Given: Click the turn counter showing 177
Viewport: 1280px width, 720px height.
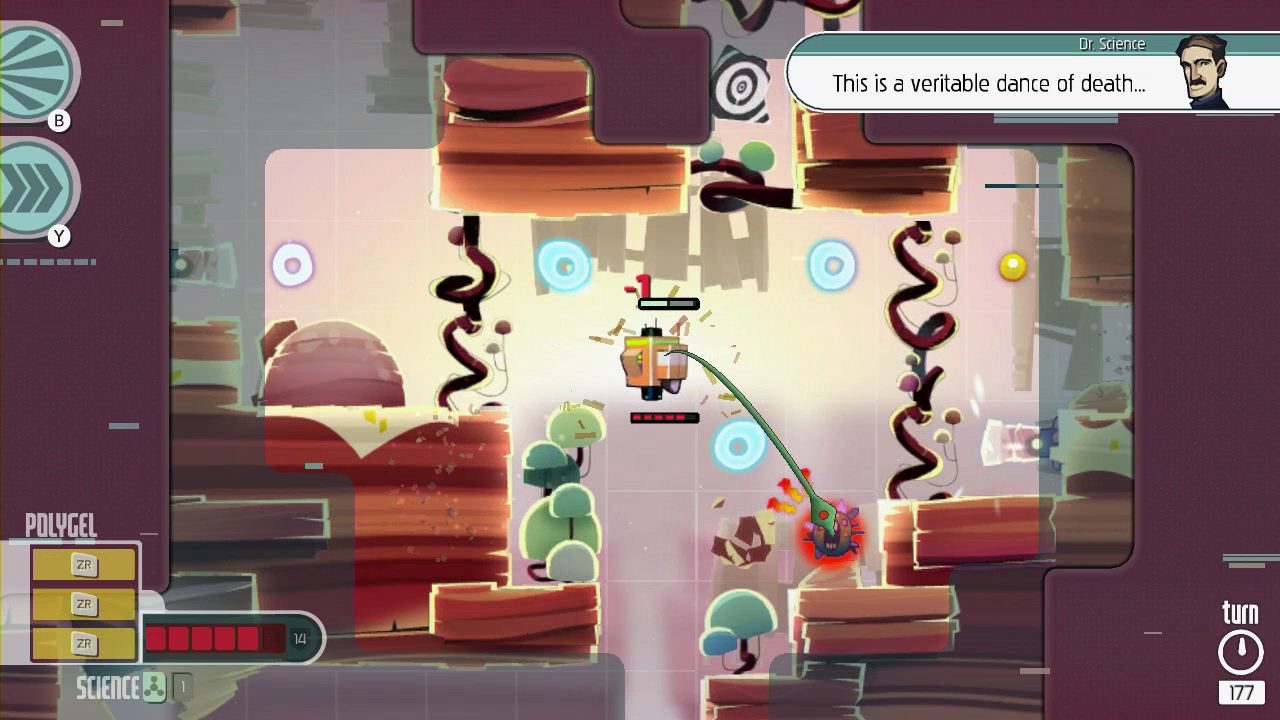Looking at the screenshot, I should tap(1240, 691).
